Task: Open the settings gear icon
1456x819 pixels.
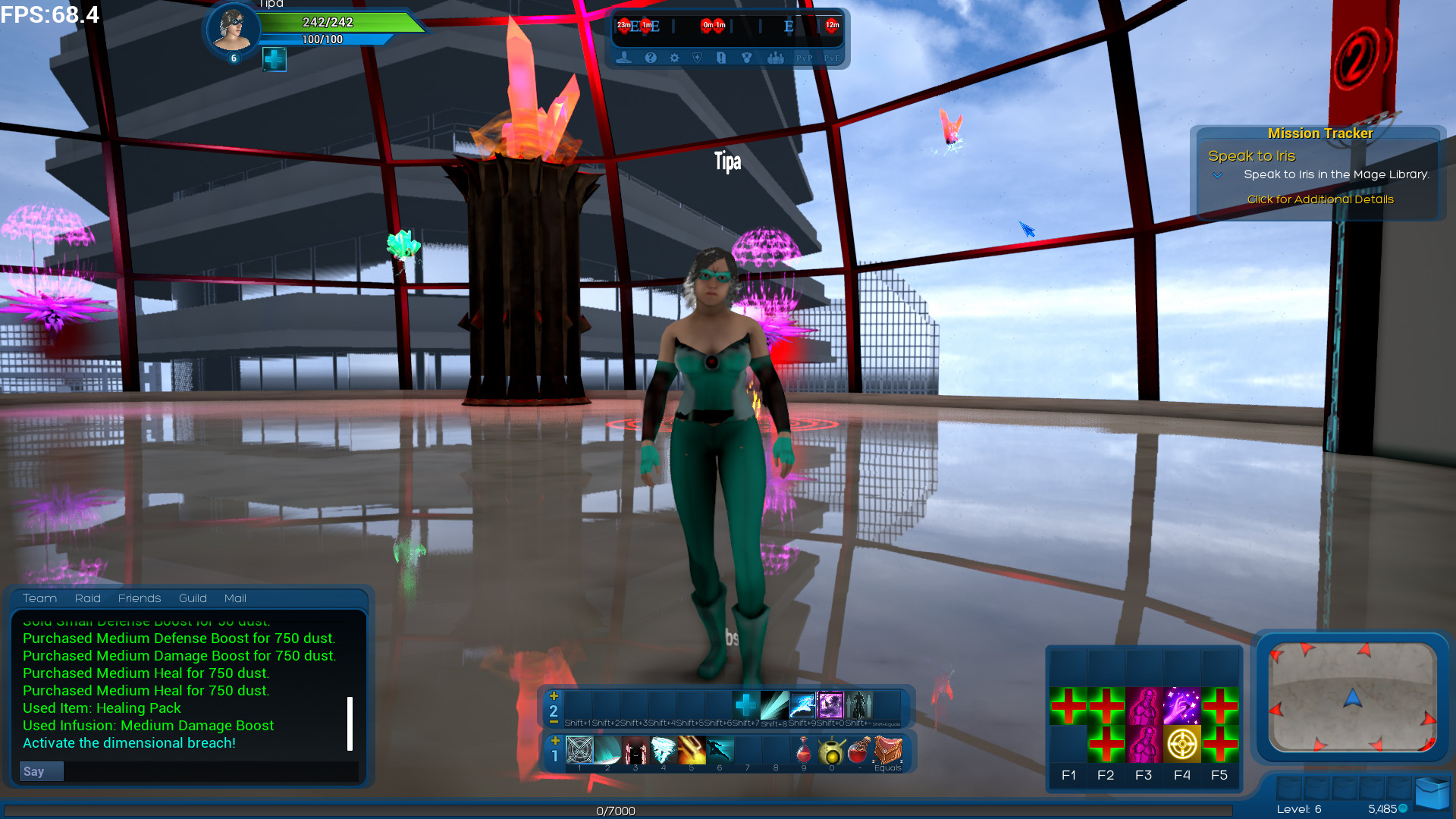Action: click(x=674, y=58)
